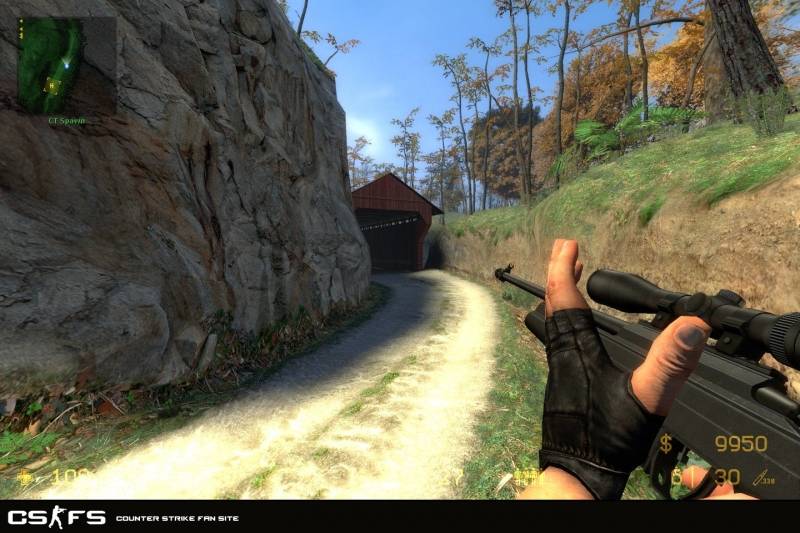Click the radar minimap

click(64, 64)
